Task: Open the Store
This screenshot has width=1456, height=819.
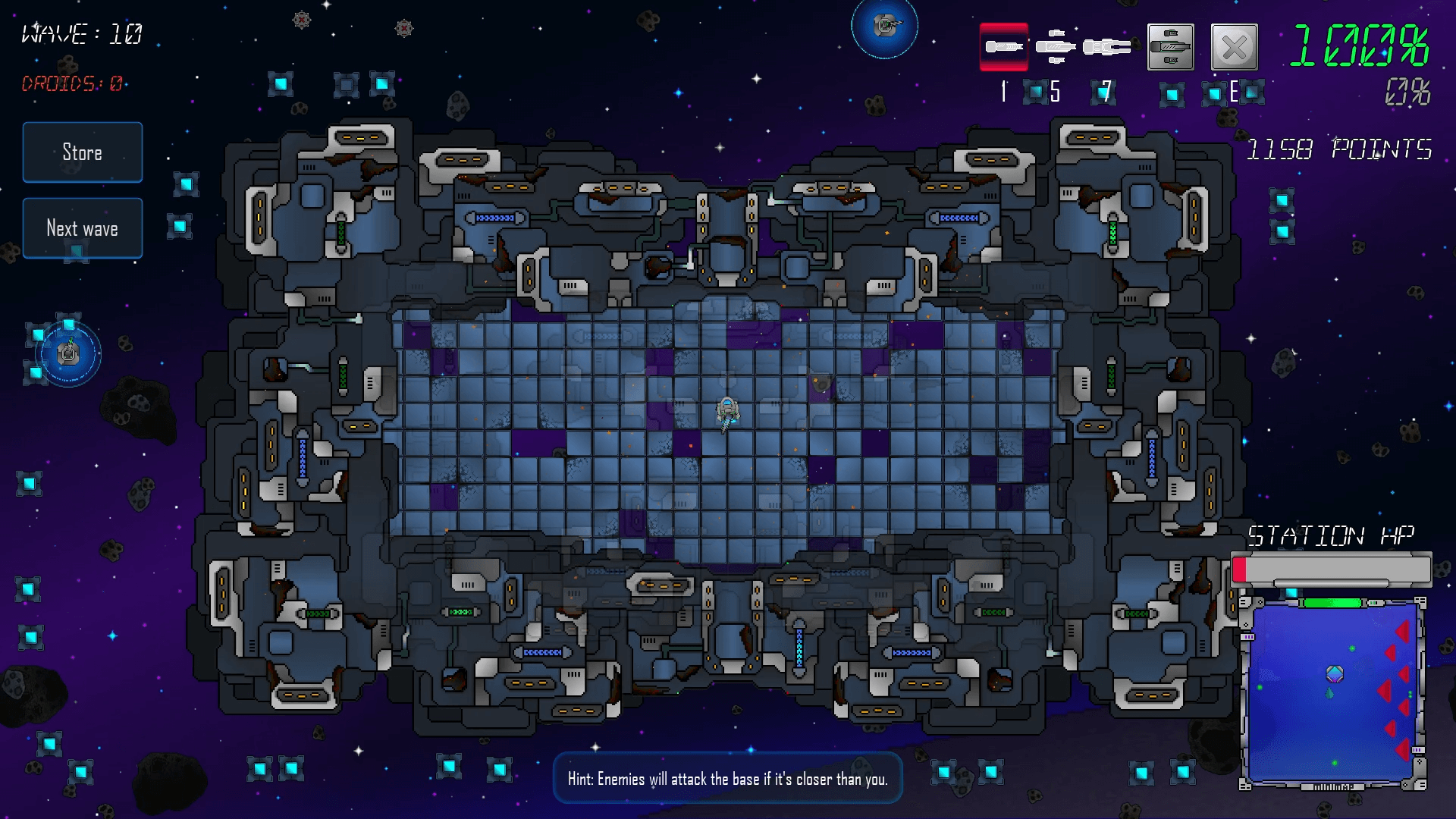Action: [82, 152]
